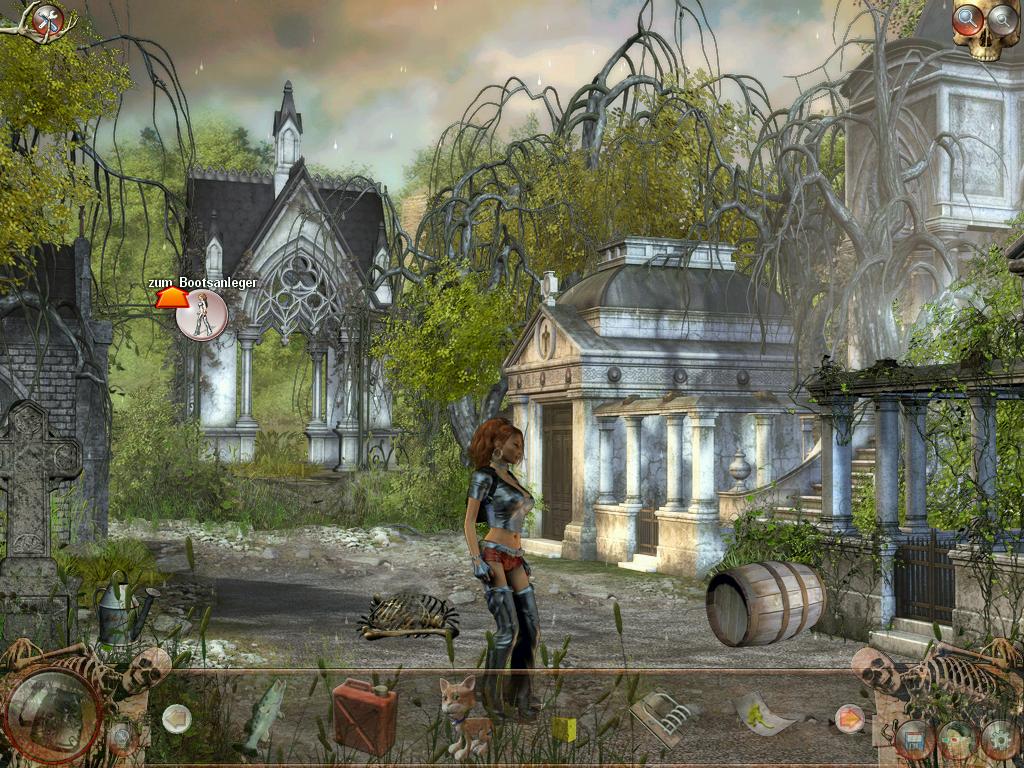Screen dimensions: 1024x768
Task: Select the red fuel canister item
Action: pyautogui.click(x=364, y=714)
